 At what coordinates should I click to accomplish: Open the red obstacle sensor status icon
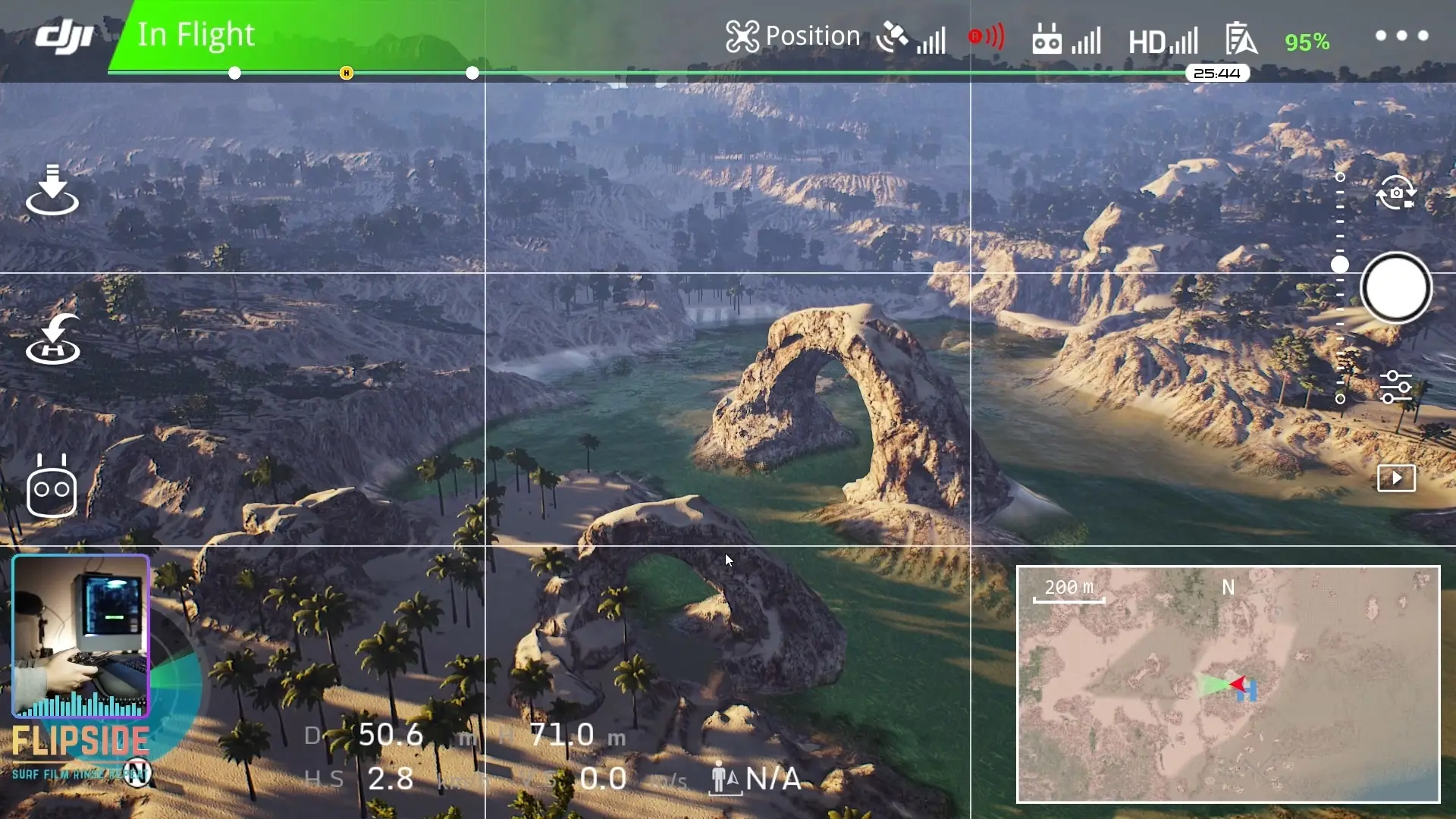coord(986,36)
